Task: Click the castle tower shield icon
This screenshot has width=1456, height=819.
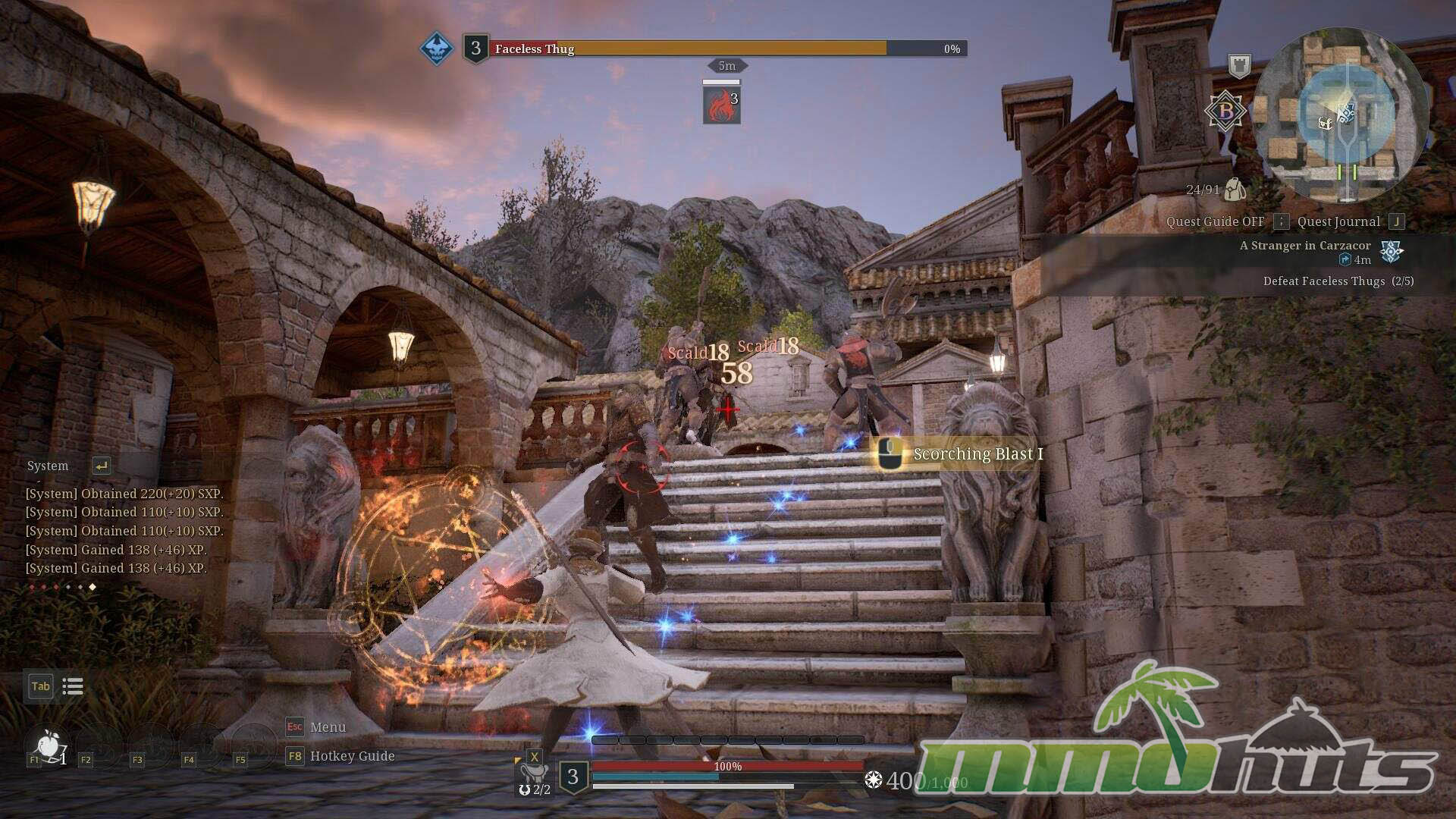Action: coord(1239,66)
